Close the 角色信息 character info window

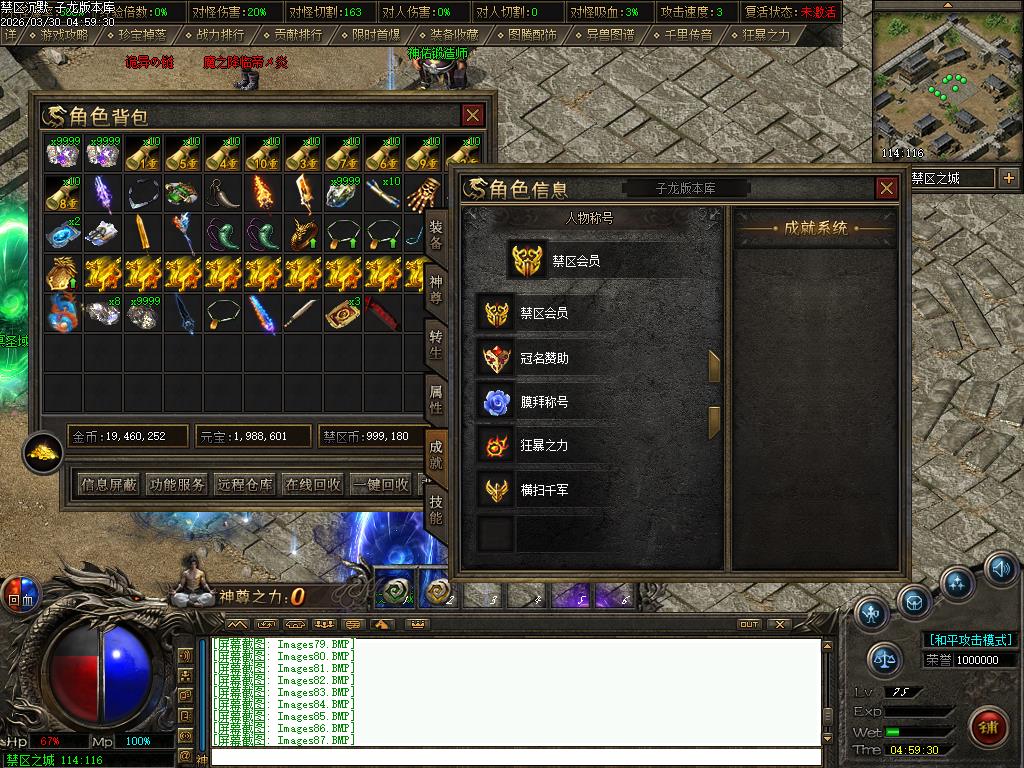886,188
